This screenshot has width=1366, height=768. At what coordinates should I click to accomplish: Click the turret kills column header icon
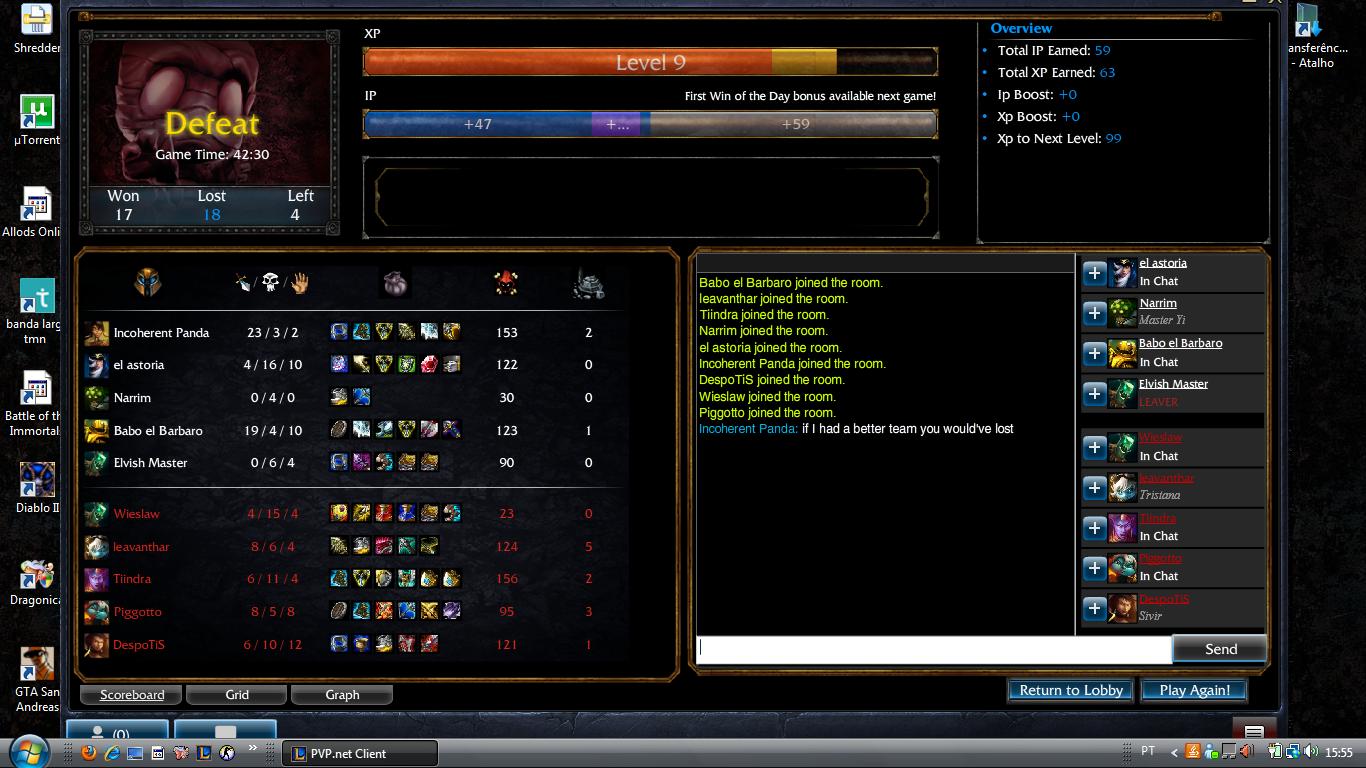coord(589,283)
